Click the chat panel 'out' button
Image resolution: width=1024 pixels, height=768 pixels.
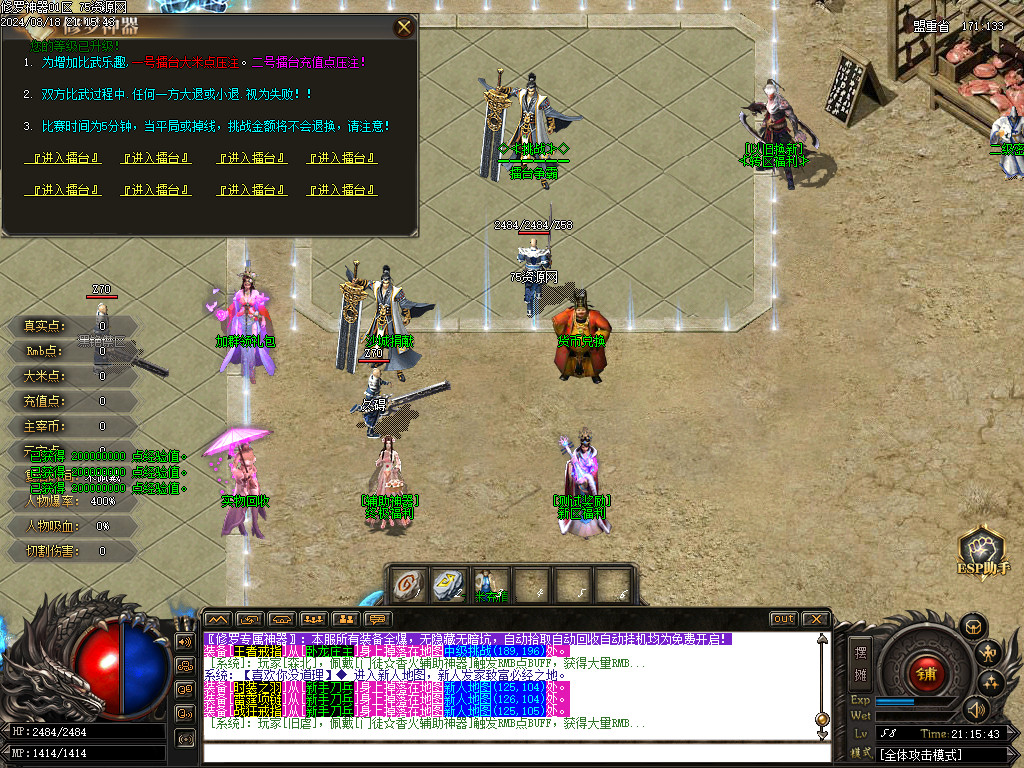point(783,619)
